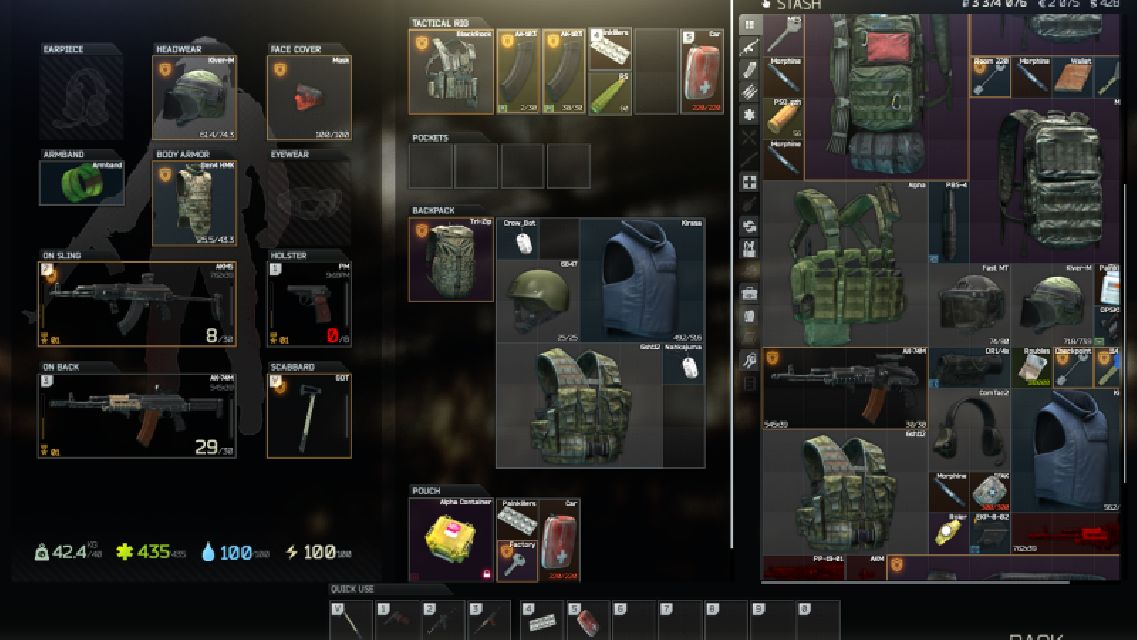
Task: Click the hatchet in scabbard slot
Action: tap(309, 415)
